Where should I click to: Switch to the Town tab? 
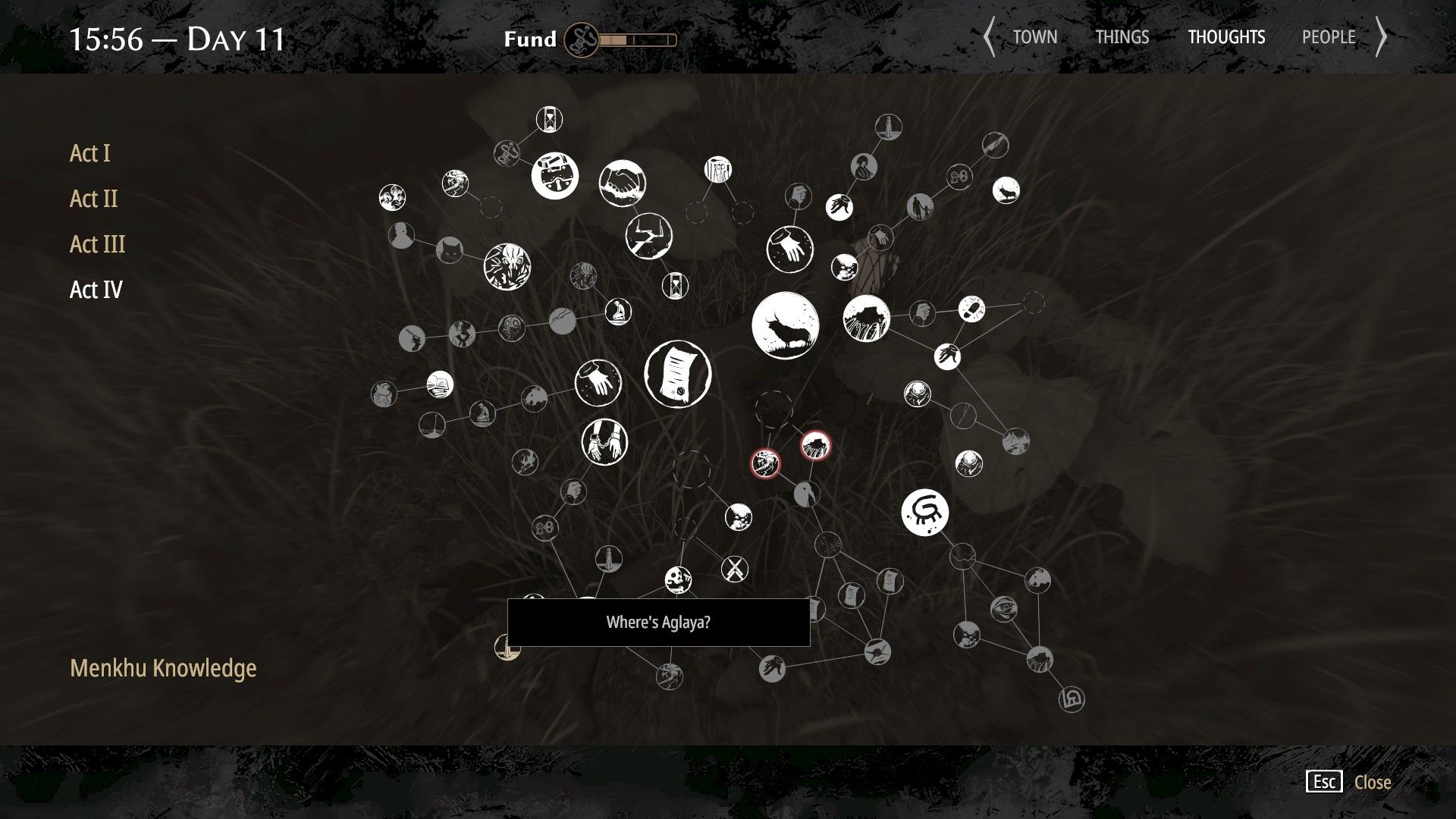tap(1034, 37)
